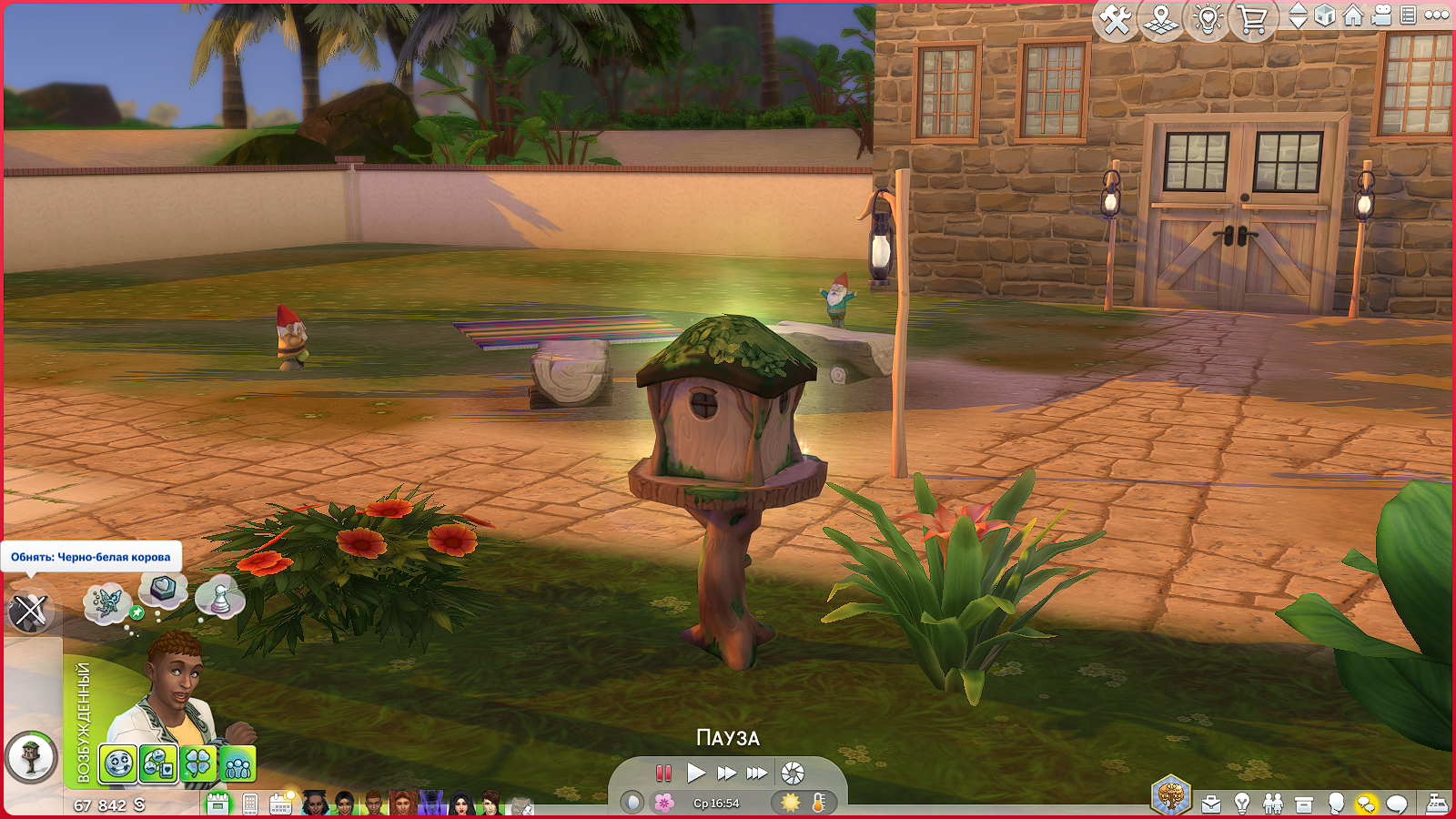Toggle the wall view cube icon
This screenshot has height=819, width=1456.
1325,15
